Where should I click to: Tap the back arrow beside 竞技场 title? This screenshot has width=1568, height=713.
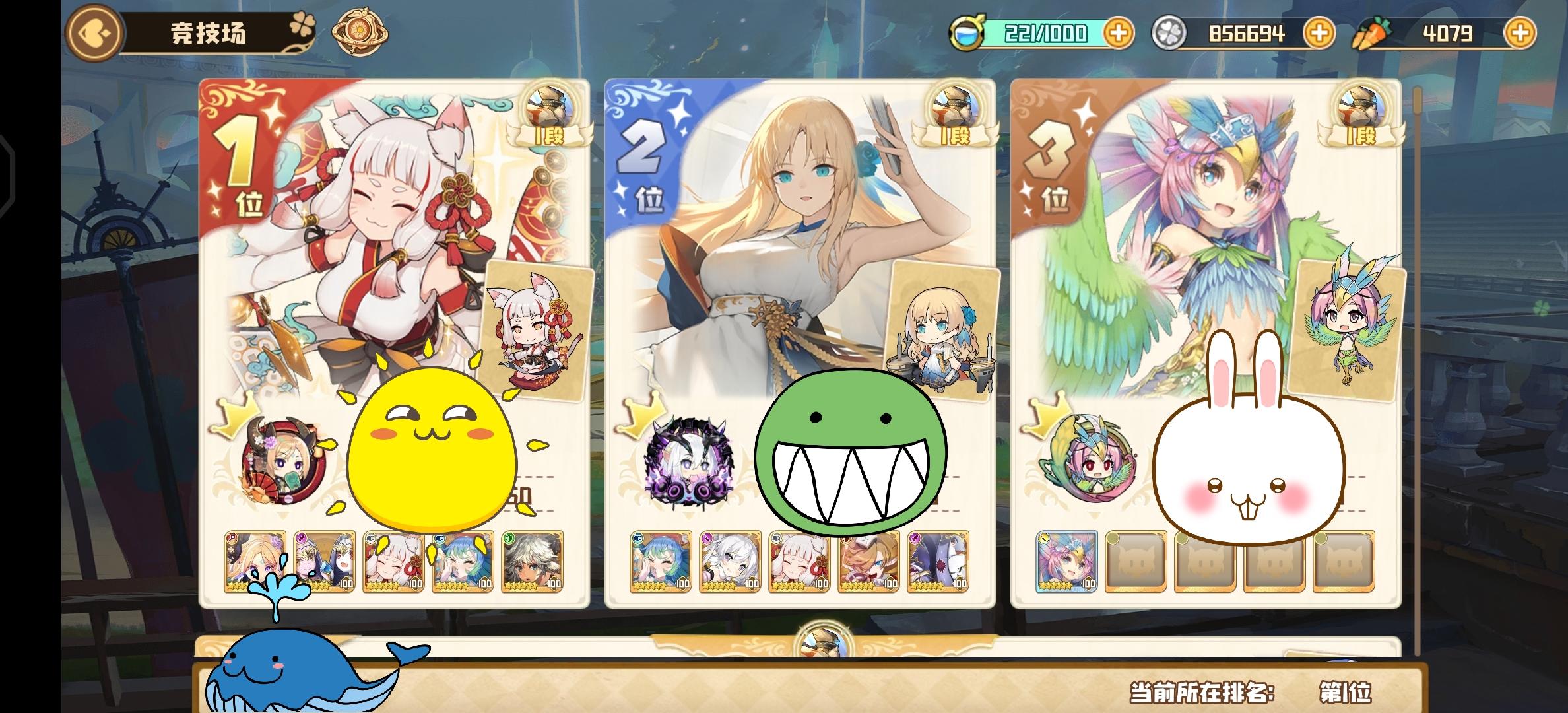click(x=95, y=32)
